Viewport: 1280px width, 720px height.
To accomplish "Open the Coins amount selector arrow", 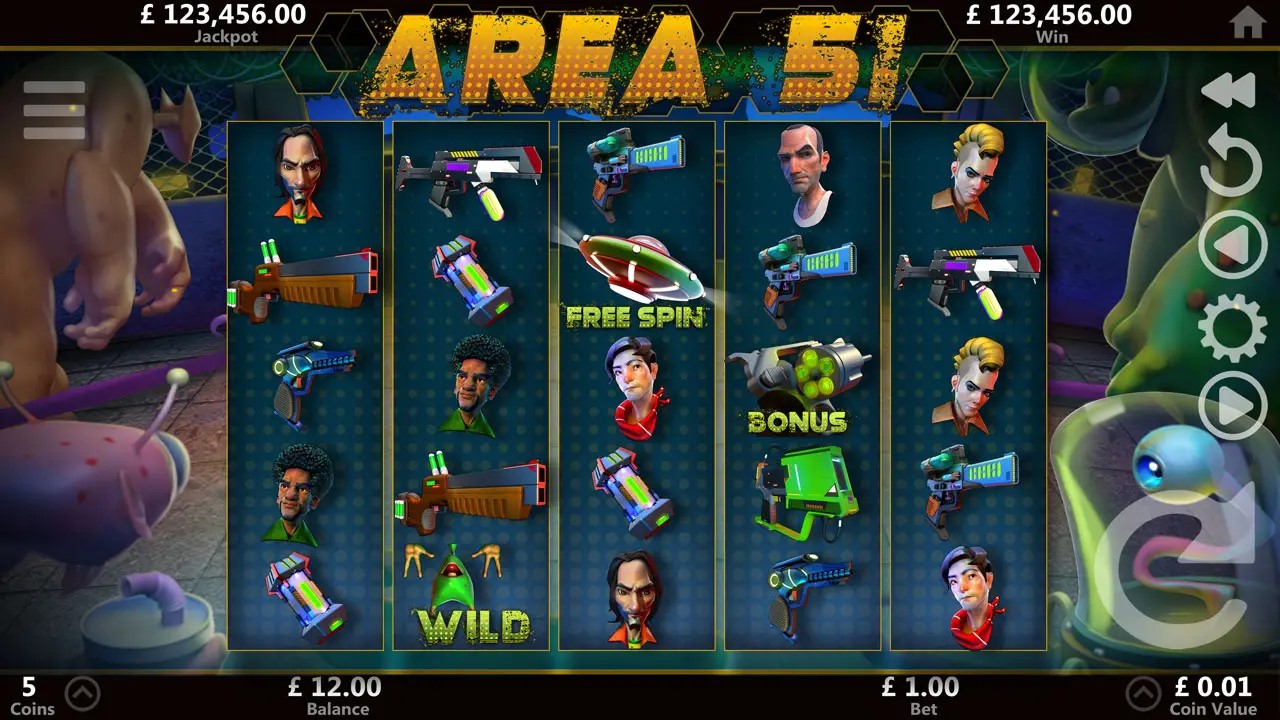I will click(82, 693).
